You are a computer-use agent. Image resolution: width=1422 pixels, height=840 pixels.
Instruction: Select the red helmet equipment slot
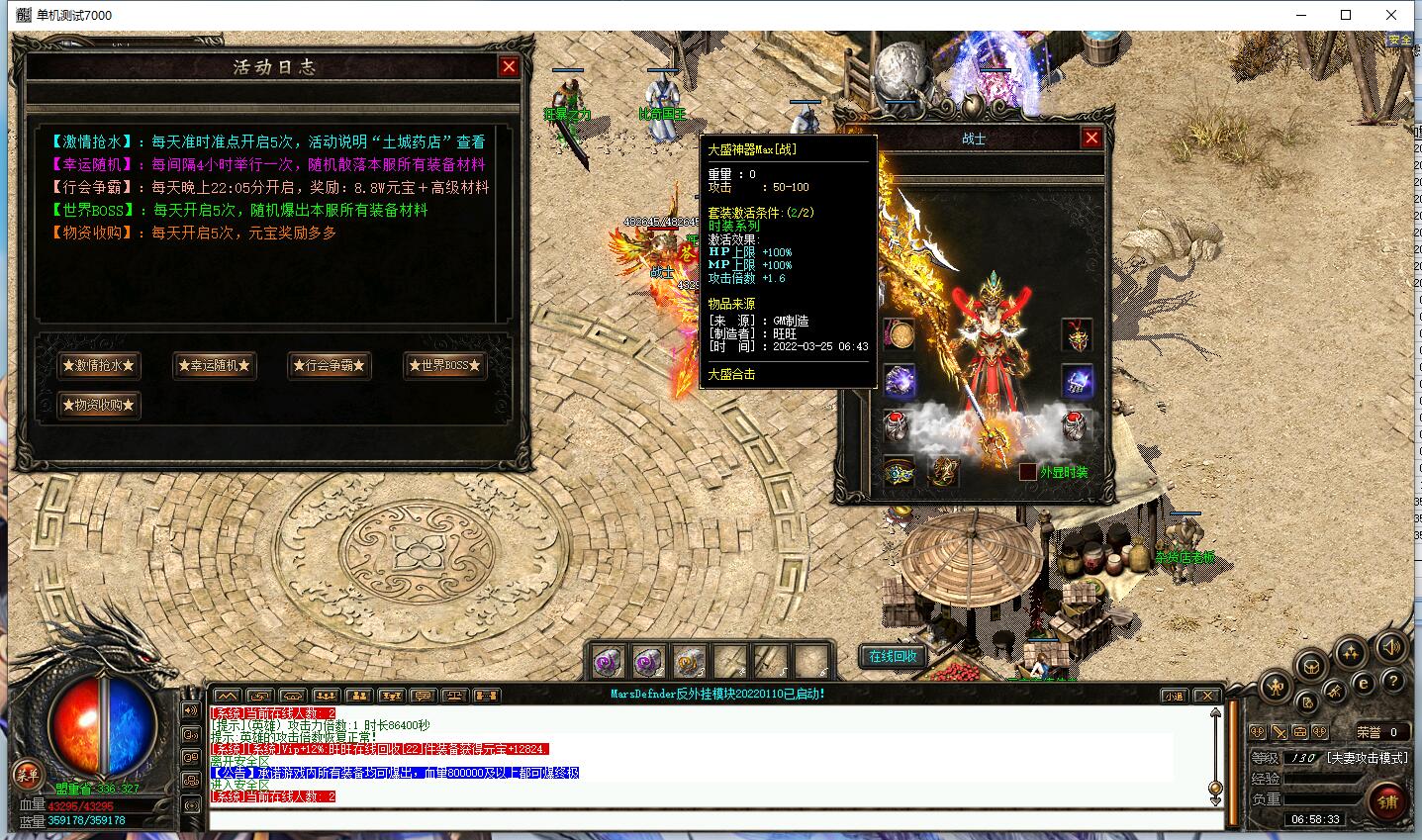point(1077,335)
